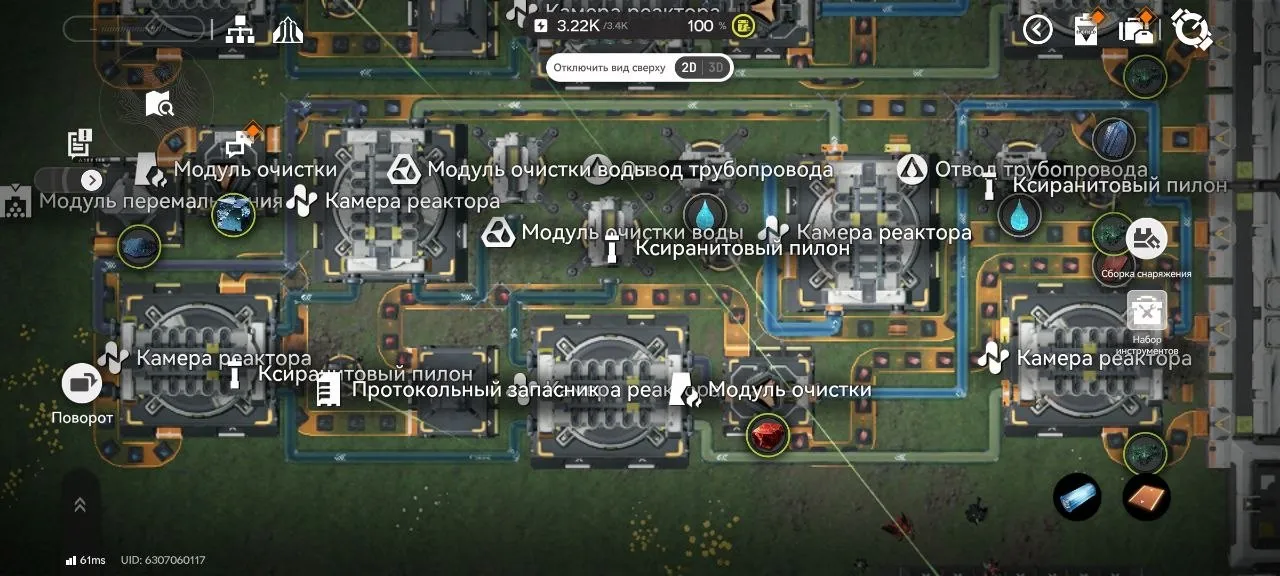Expand the left panel with the arrow button
1280x576 pixels.
point(92,181)
